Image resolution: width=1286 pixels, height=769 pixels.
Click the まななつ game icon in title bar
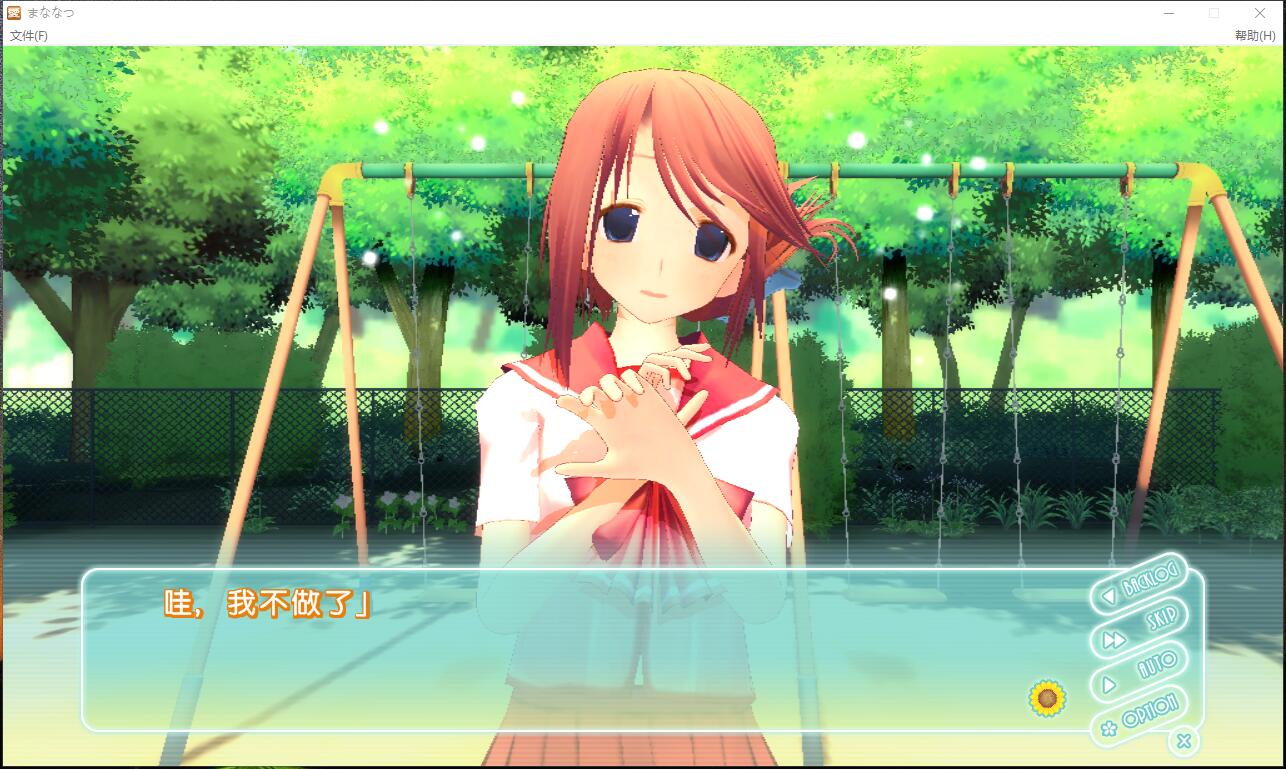coord(13,13)
